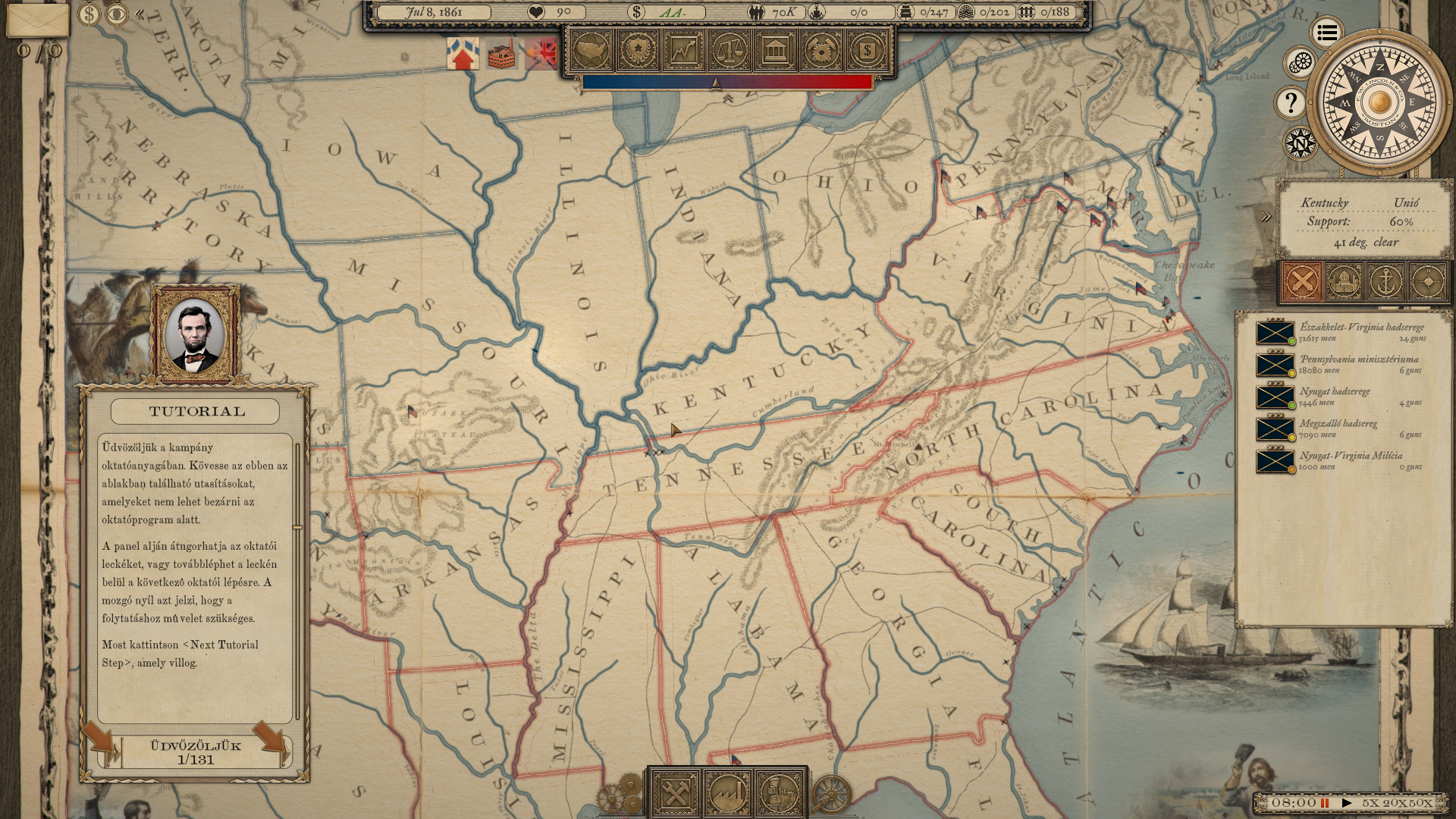
Task: Click the scales of justice policy button
Action: click(x=730, y=51)
